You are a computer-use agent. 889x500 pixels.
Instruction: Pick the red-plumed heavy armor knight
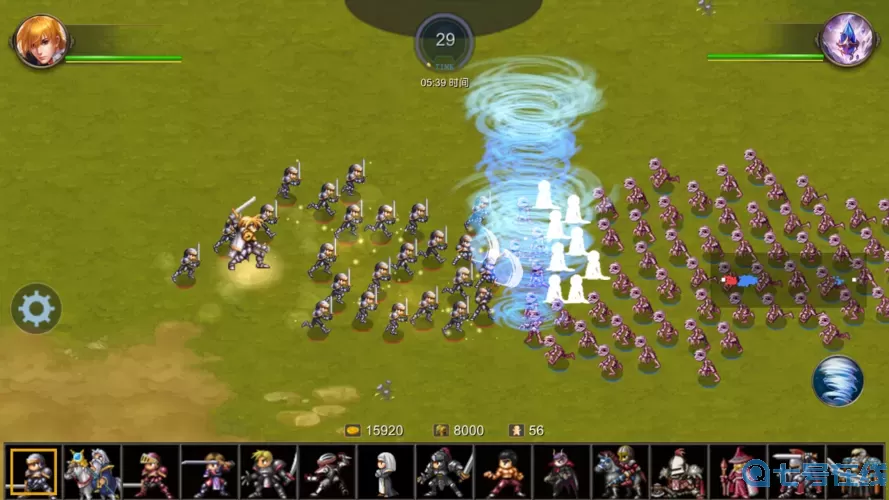point(679,471)
